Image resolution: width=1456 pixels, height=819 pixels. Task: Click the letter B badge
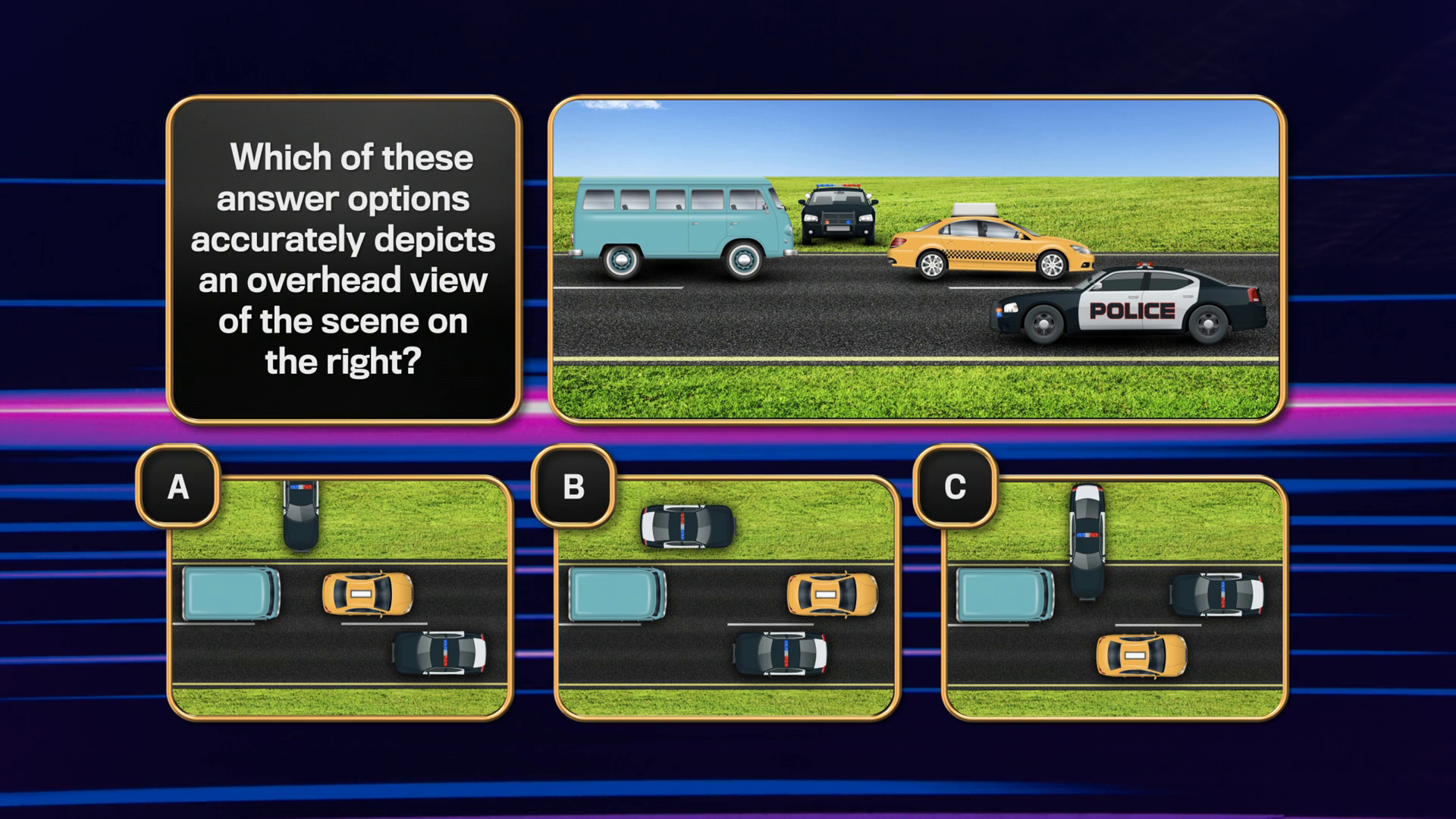click(x=573, y=486)
